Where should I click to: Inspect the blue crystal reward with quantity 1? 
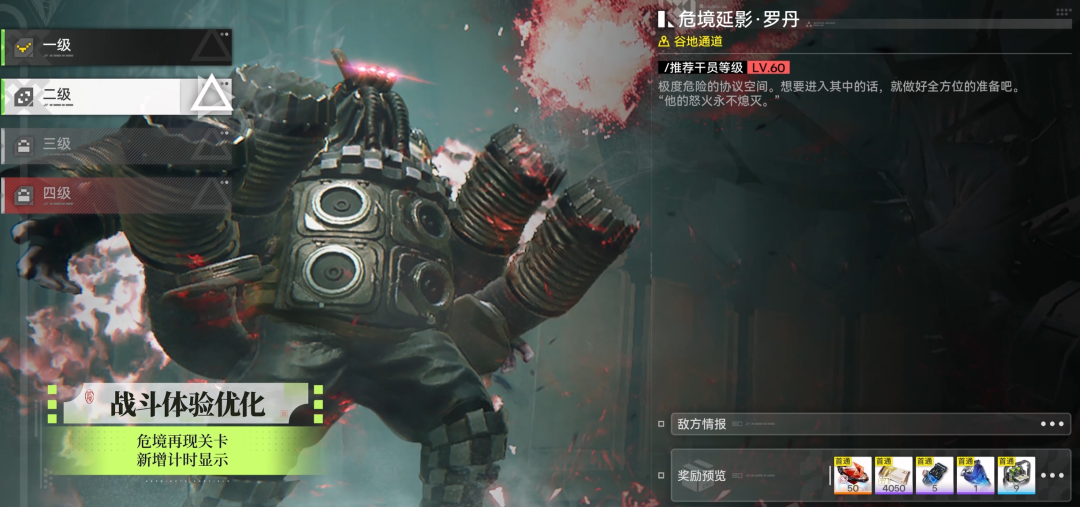tap(975, 475)
